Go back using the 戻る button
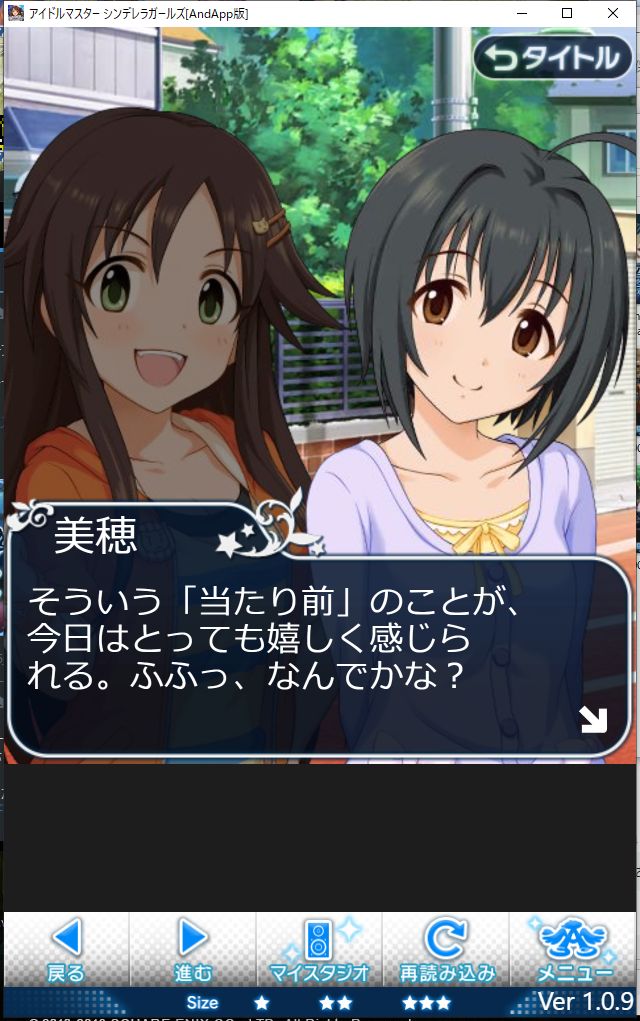Screen dimensions: 640x1021 click(66, 949)
